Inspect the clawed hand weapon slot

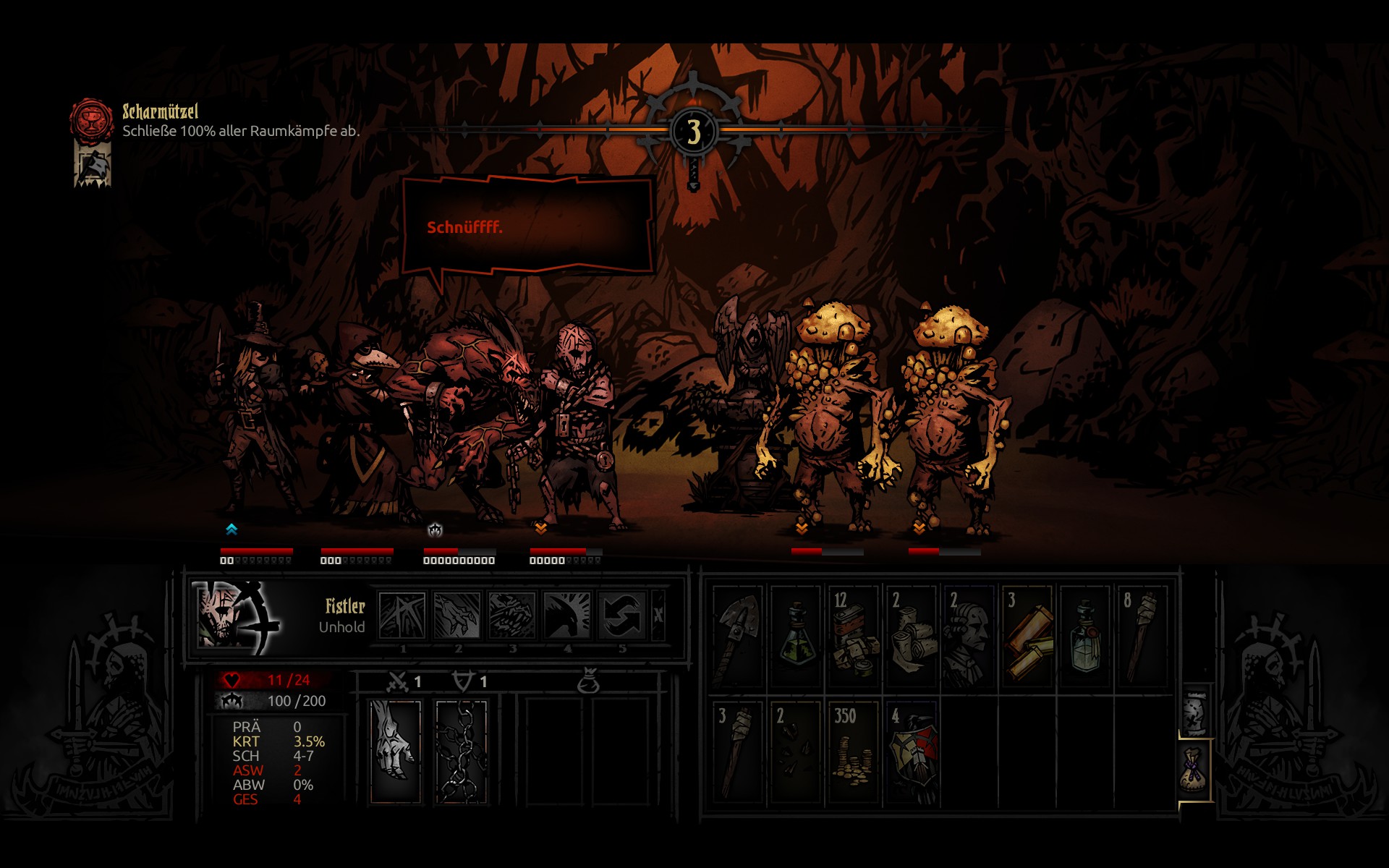(x=396, y=751)
